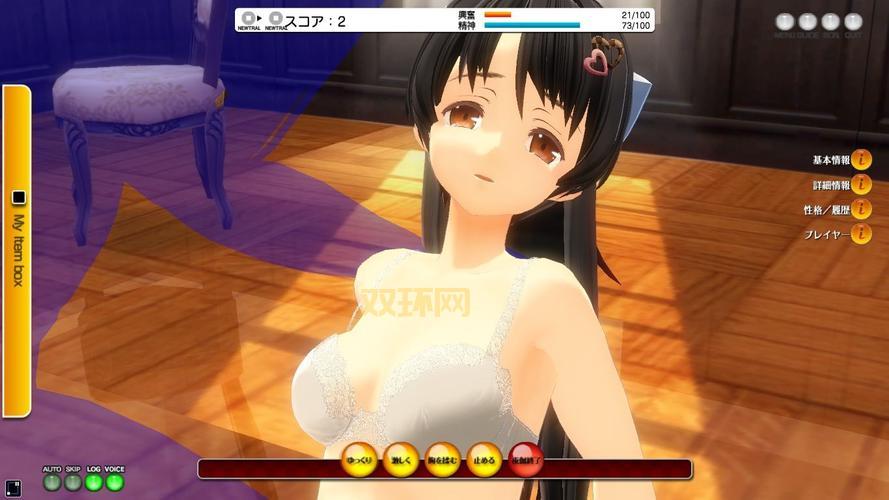Click the QUIT orb button
Image resolution: width=889 pixels, height=500 pixels.
pos(853,21)
